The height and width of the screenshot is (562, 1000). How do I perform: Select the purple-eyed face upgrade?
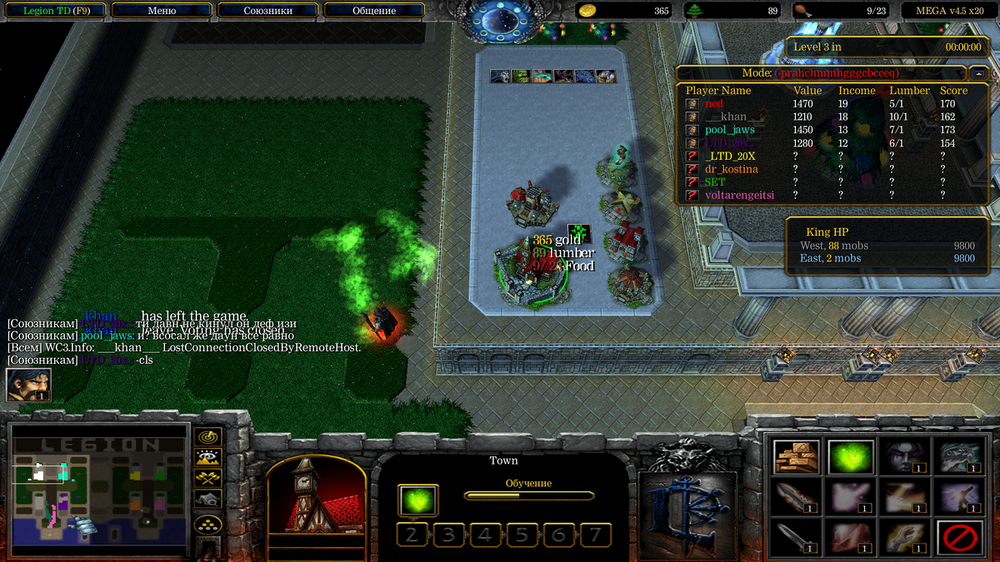pos(903,457)
